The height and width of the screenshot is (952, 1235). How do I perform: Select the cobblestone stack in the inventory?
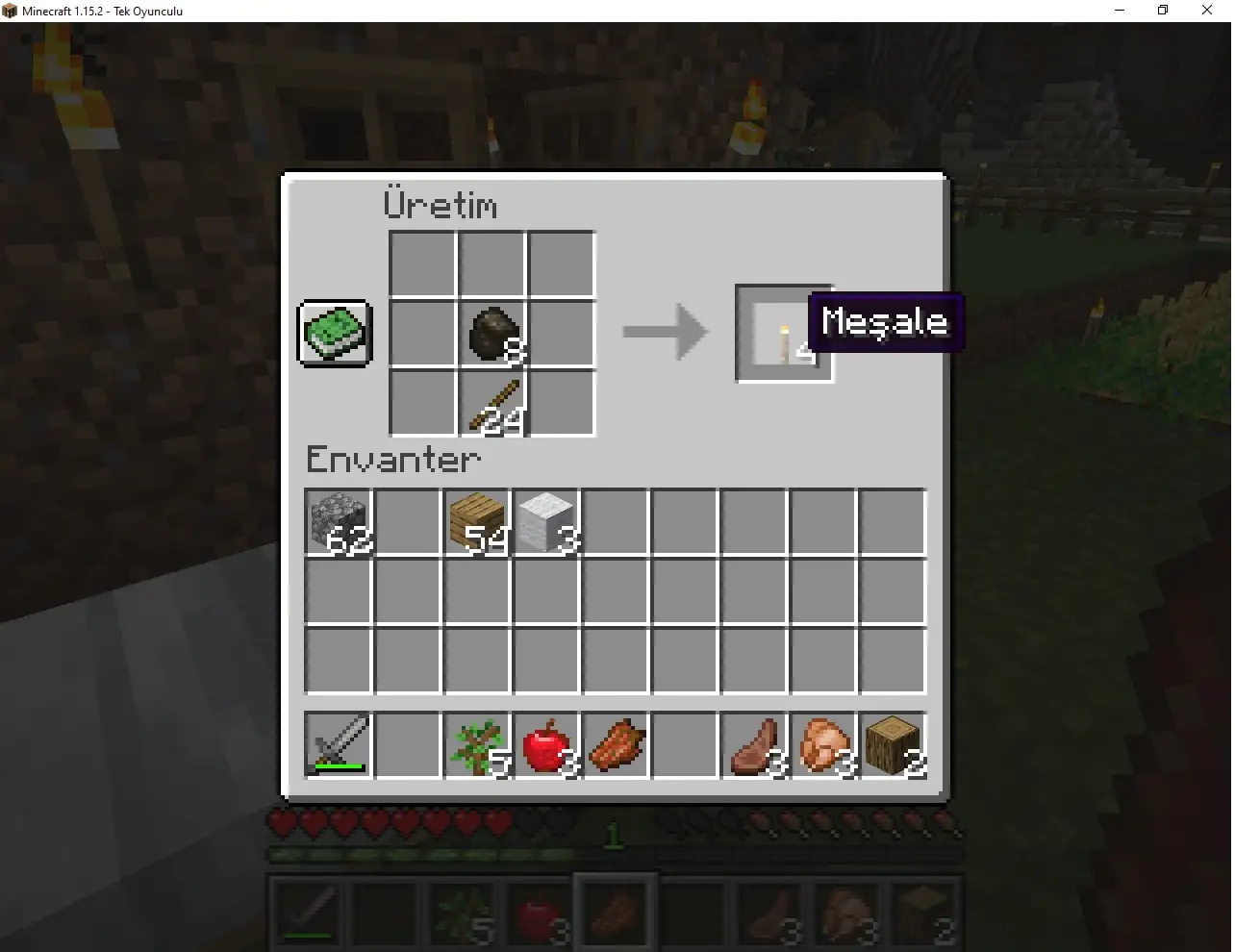338,522
